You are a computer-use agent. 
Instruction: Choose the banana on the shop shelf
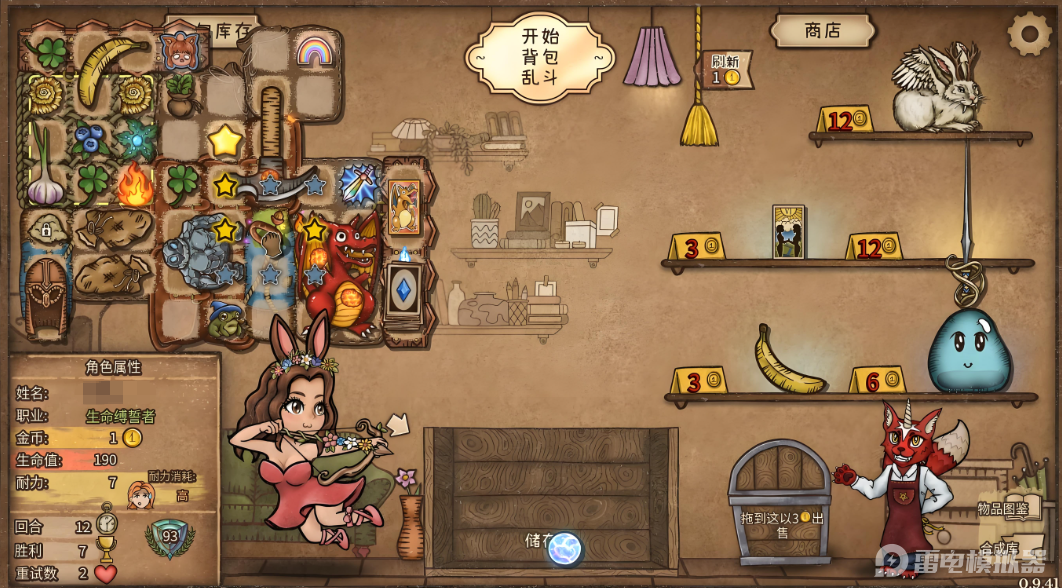click(x=787, y=361)
